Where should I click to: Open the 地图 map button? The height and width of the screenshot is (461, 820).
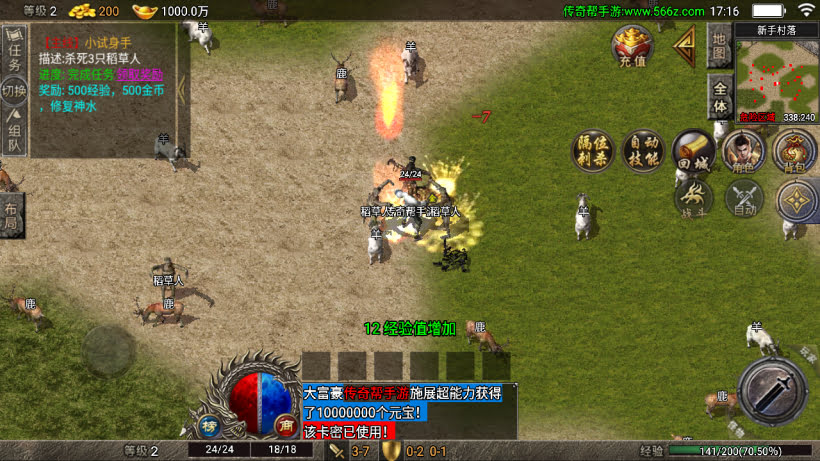(719, 46)
